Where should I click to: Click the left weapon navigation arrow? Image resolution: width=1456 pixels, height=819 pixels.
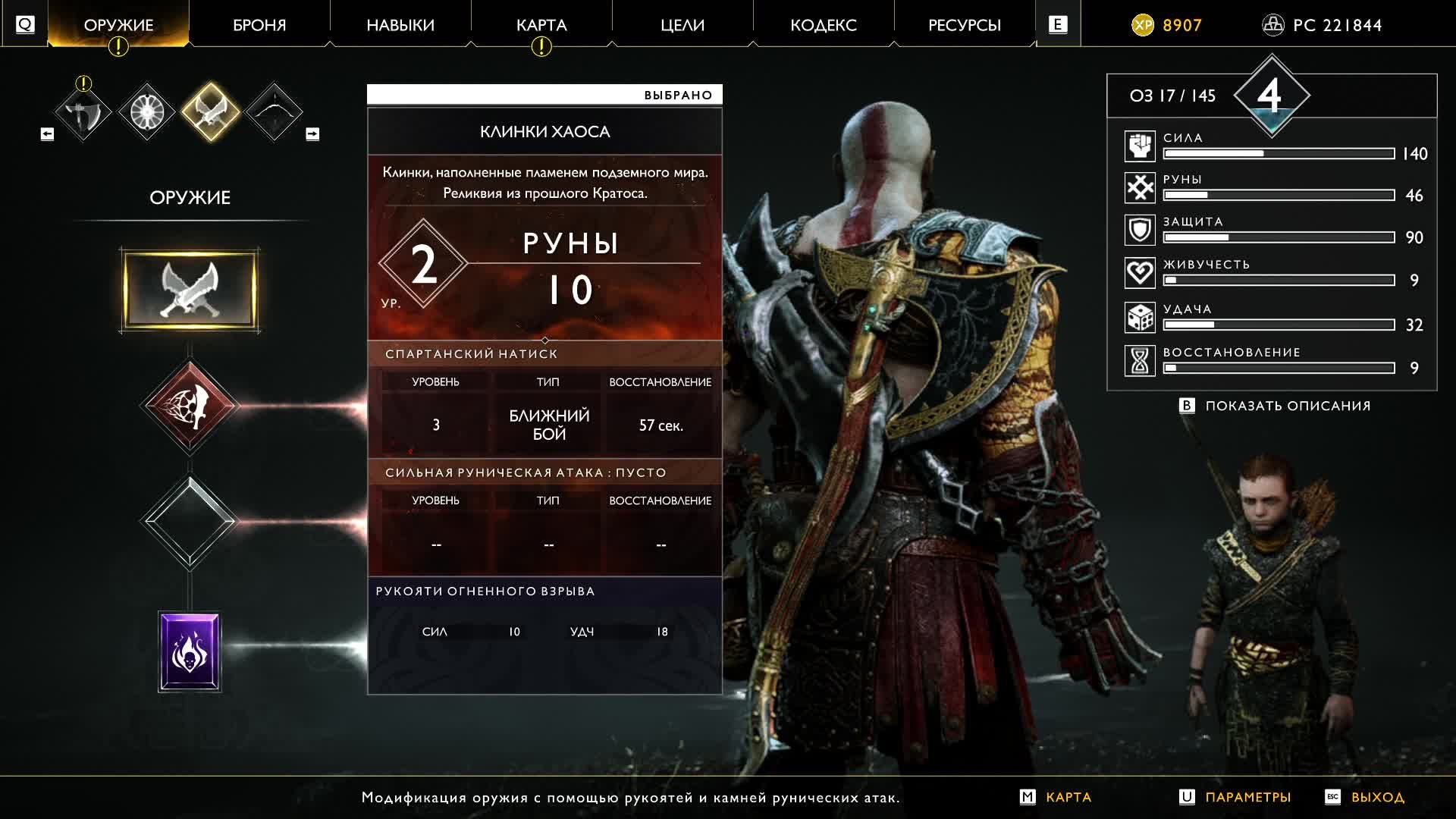[45, 133]
